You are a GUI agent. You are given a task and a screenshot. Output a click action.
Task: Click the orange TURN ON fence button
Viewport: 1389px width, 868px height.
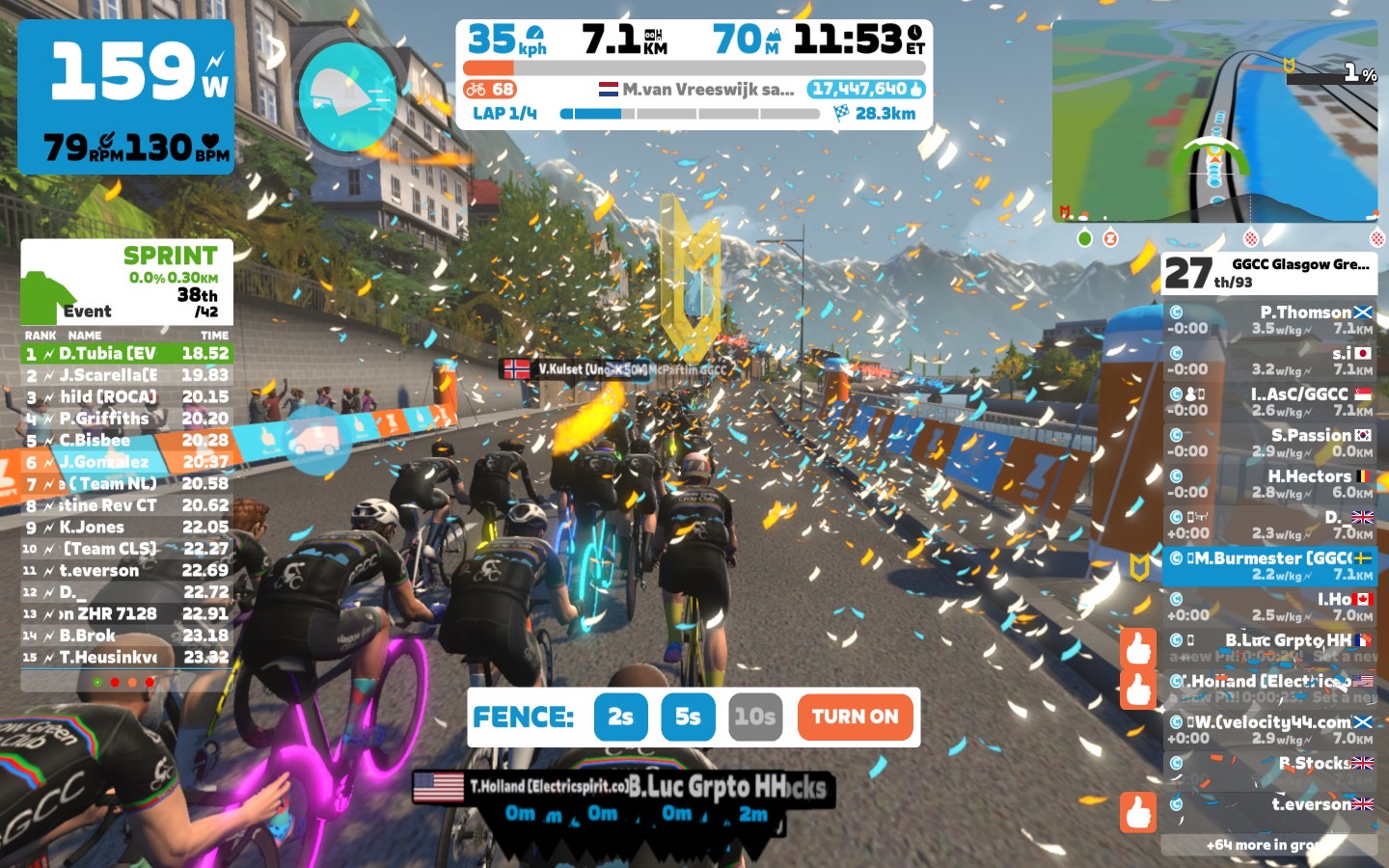click(855, 717)
